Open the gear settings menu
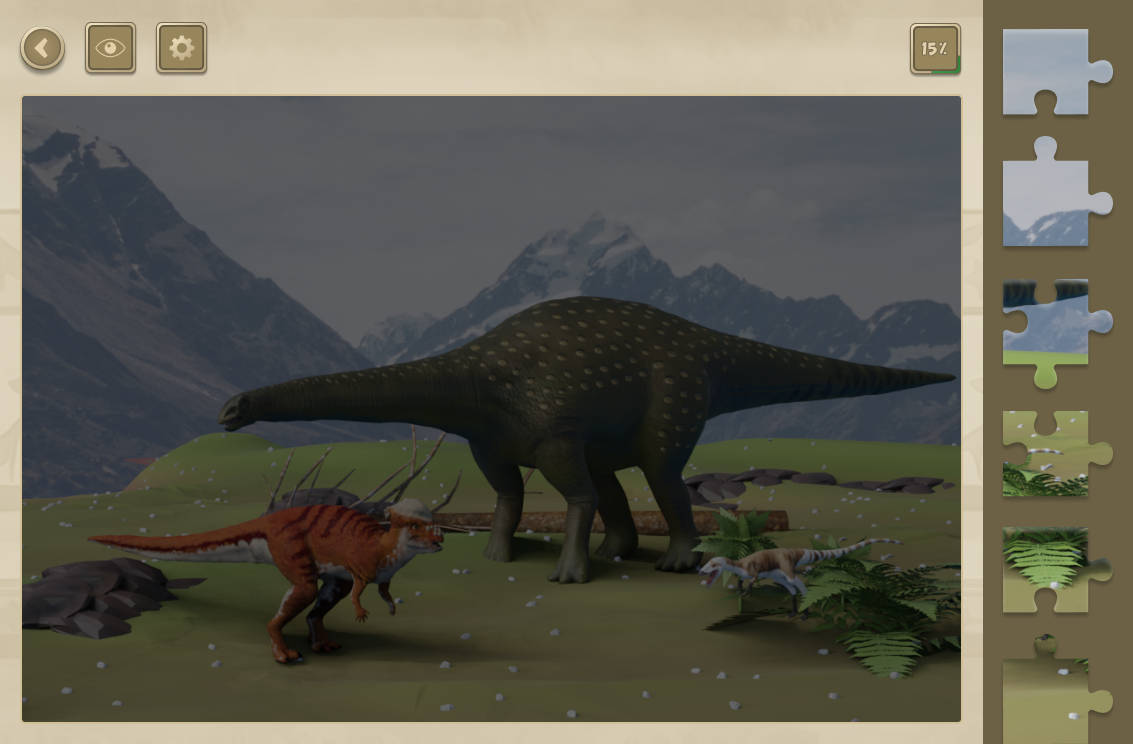This screenshot has width=1133, height=744. [181, 48]
